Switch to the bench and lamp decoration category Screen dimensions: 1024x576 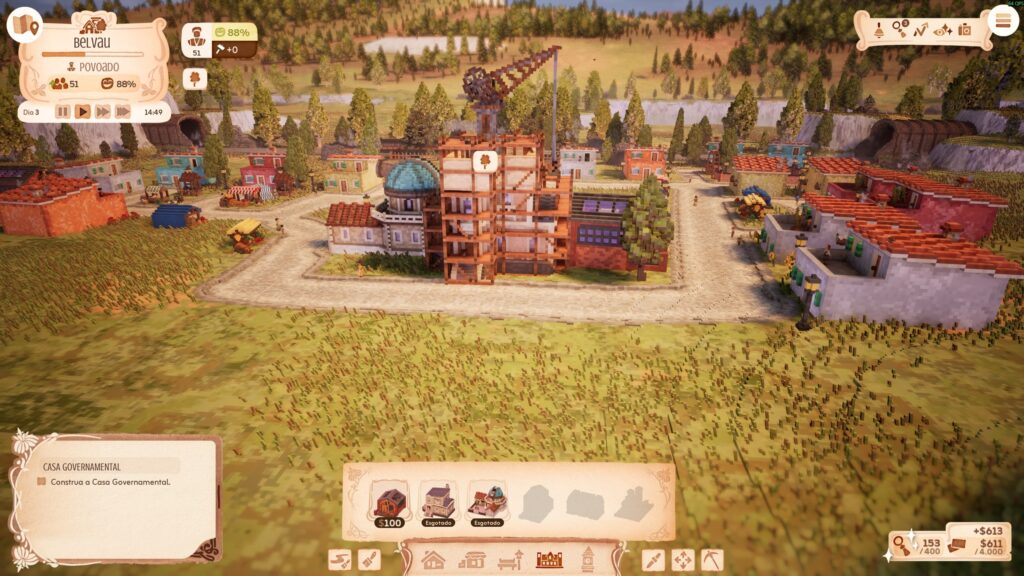click(x=510, y=560)
